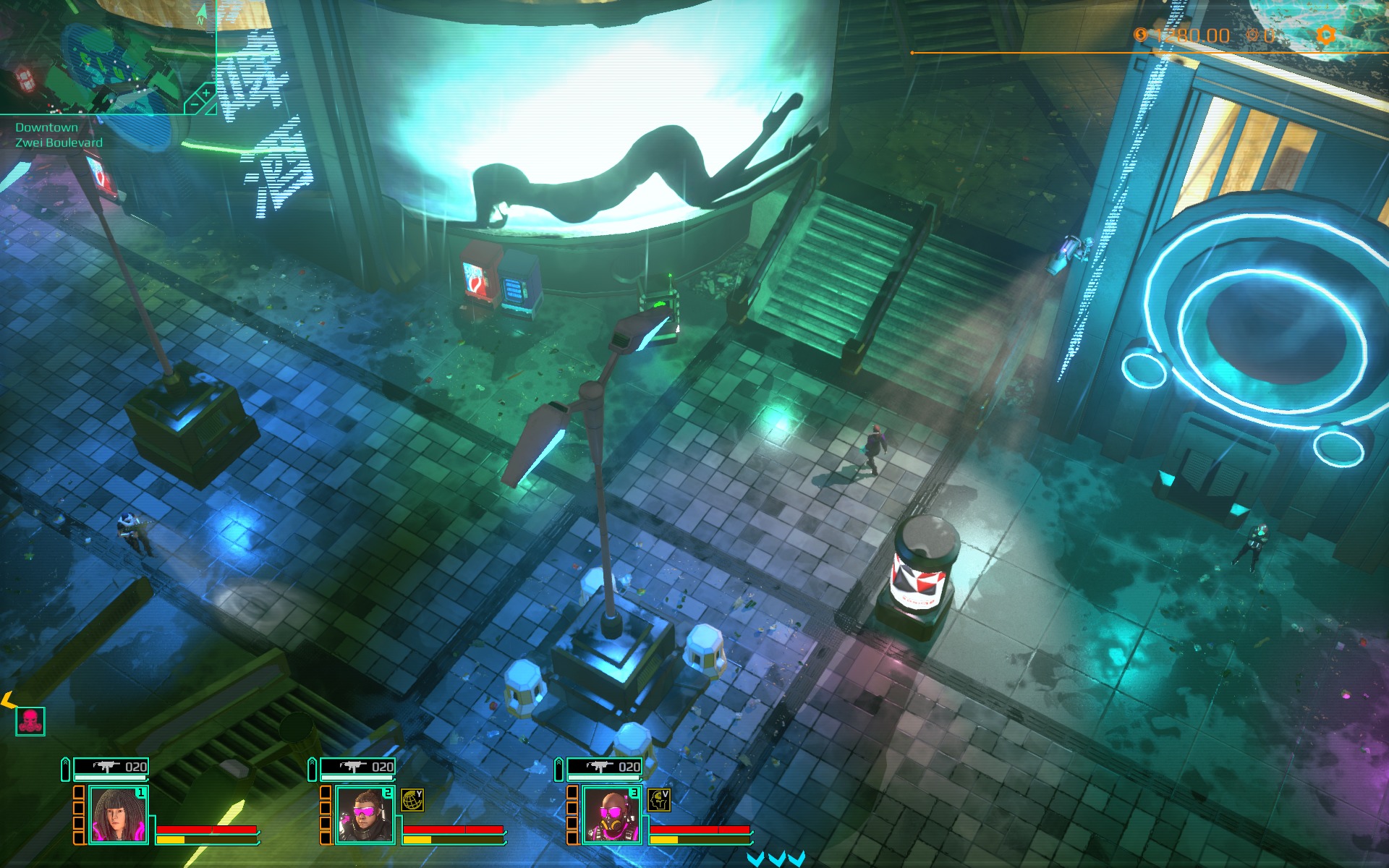Select agent 2's submachine gun weapon slot

click(x=358, y=767)
